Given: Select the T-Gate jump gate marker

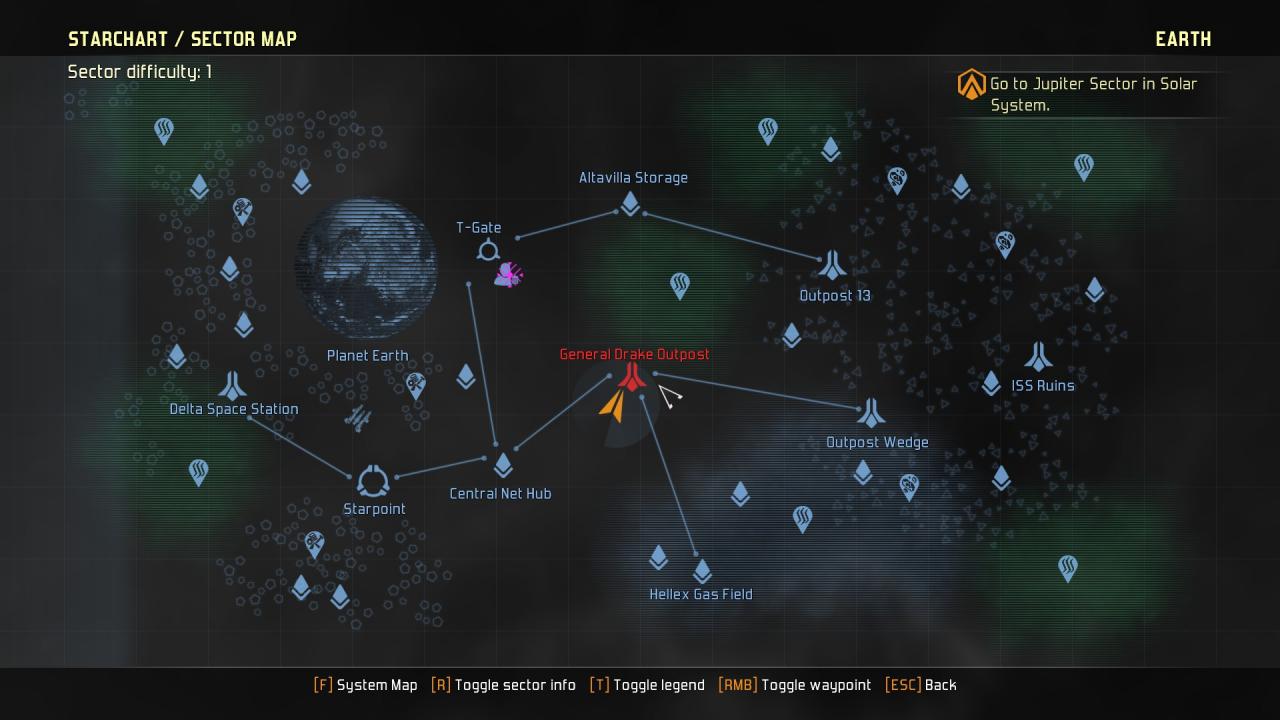Looking at the screenshot, I should (488, 250).
